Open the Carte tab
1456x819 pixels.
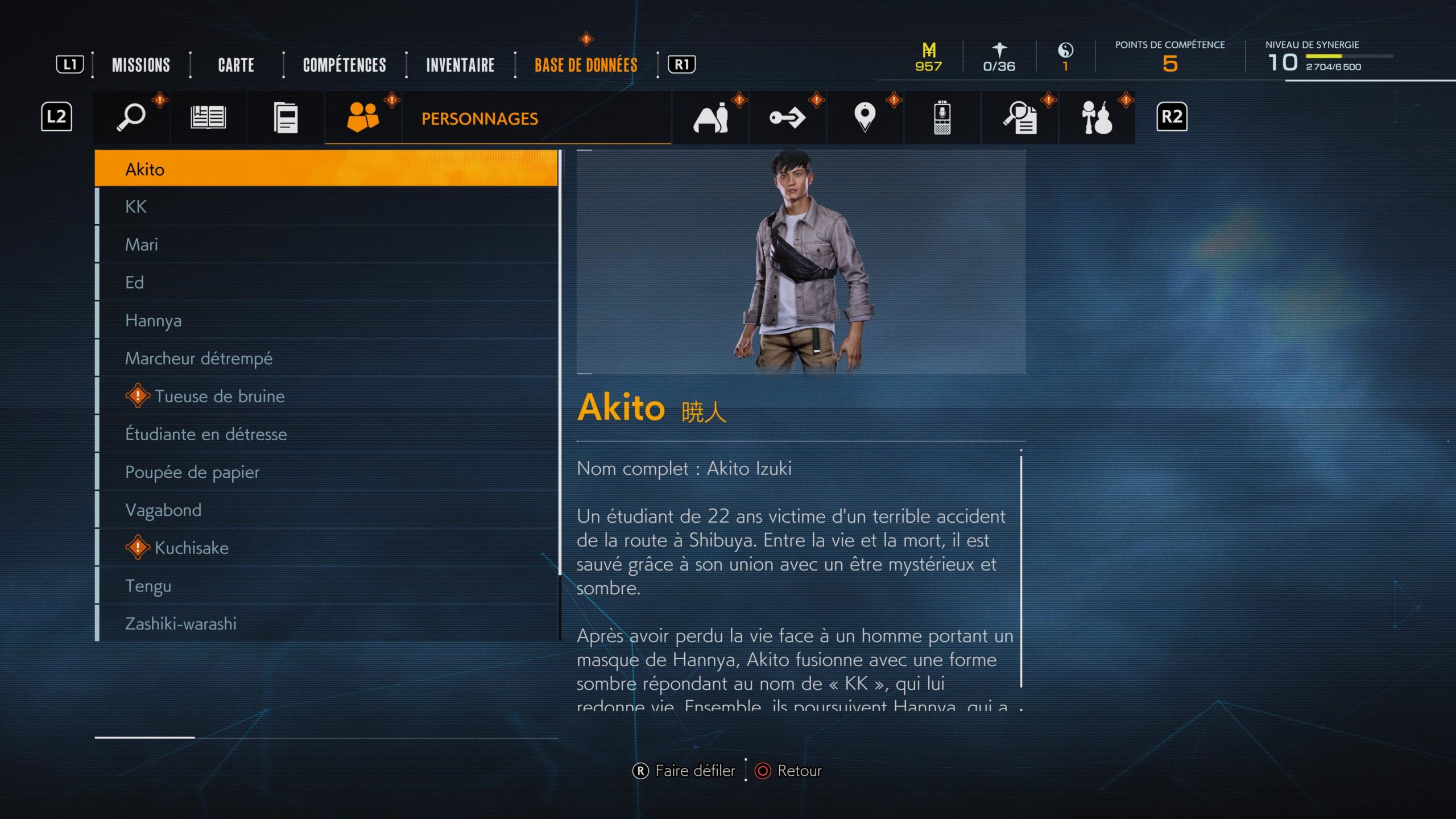[236, 65]
